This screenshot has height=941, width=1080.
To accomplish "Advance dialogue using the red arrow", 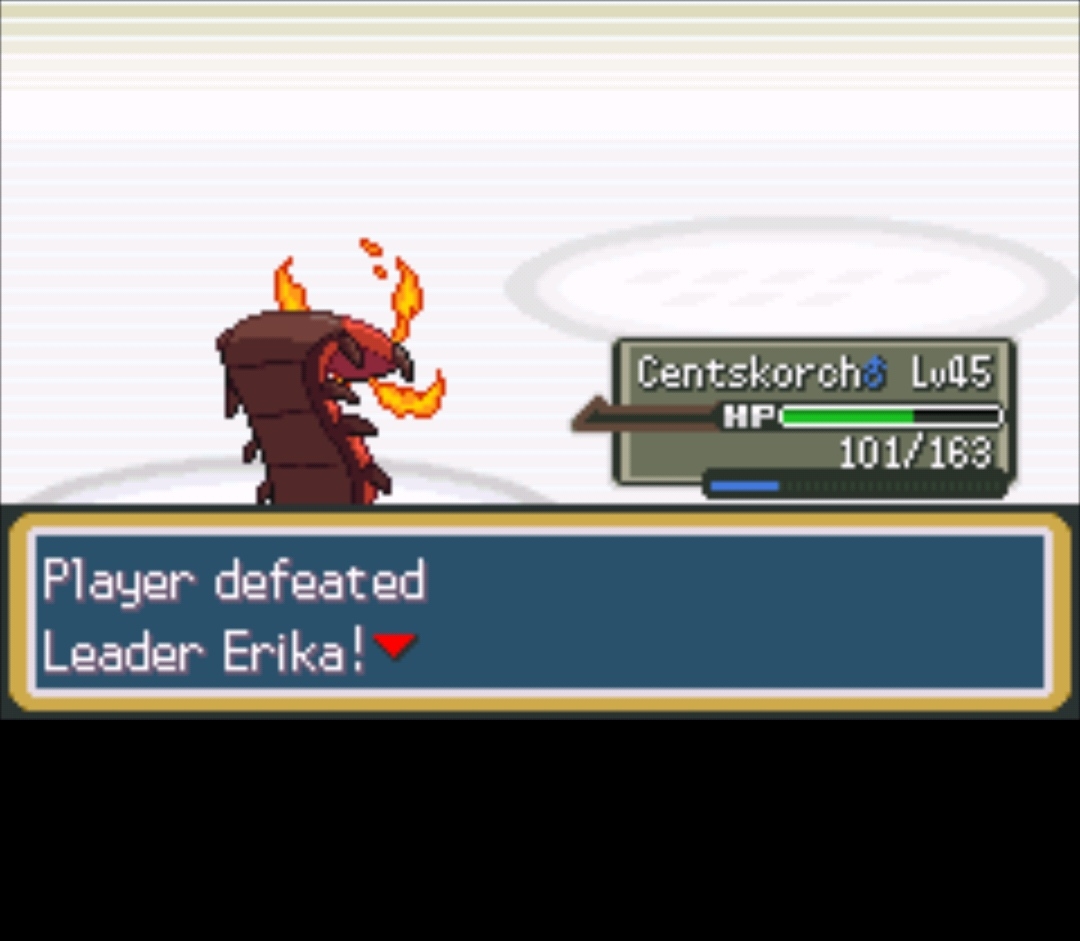I will (x=394, y=645).
